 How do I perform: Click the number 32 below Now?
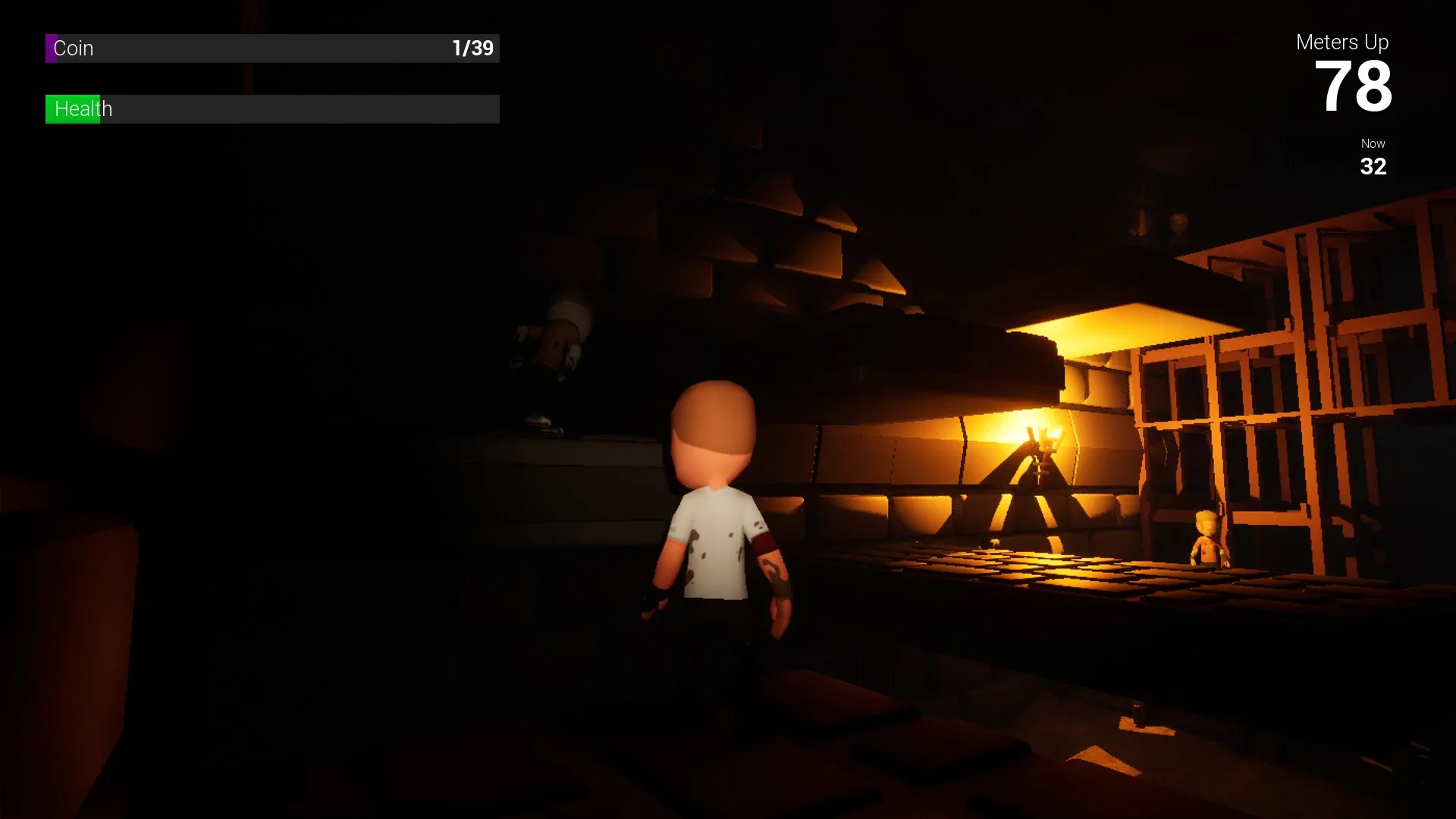[1373, 167]
